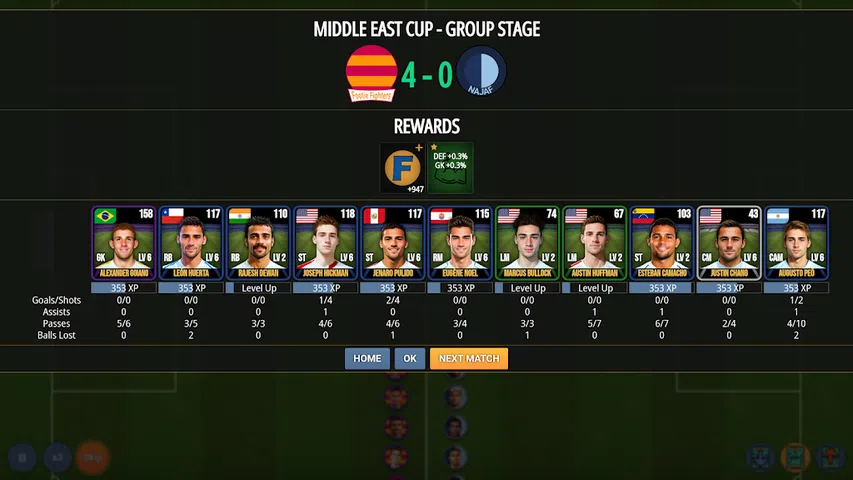Choose Justin Chang's player card
This screenshot has height=480, width=853.
tap(728, 243)
